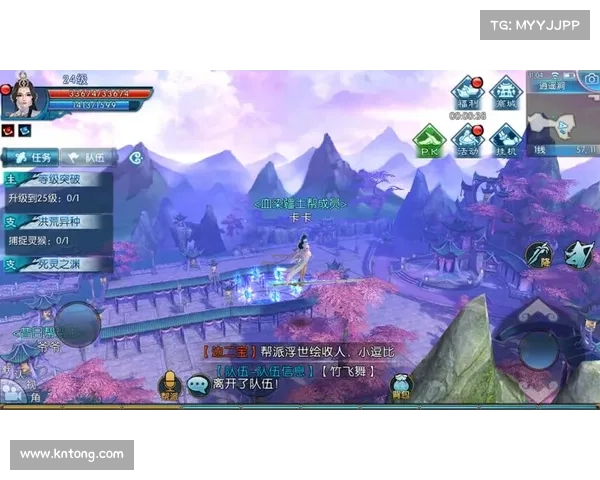Open the minimap
Viewport: 600px width, 480px height.
(562, 120)
